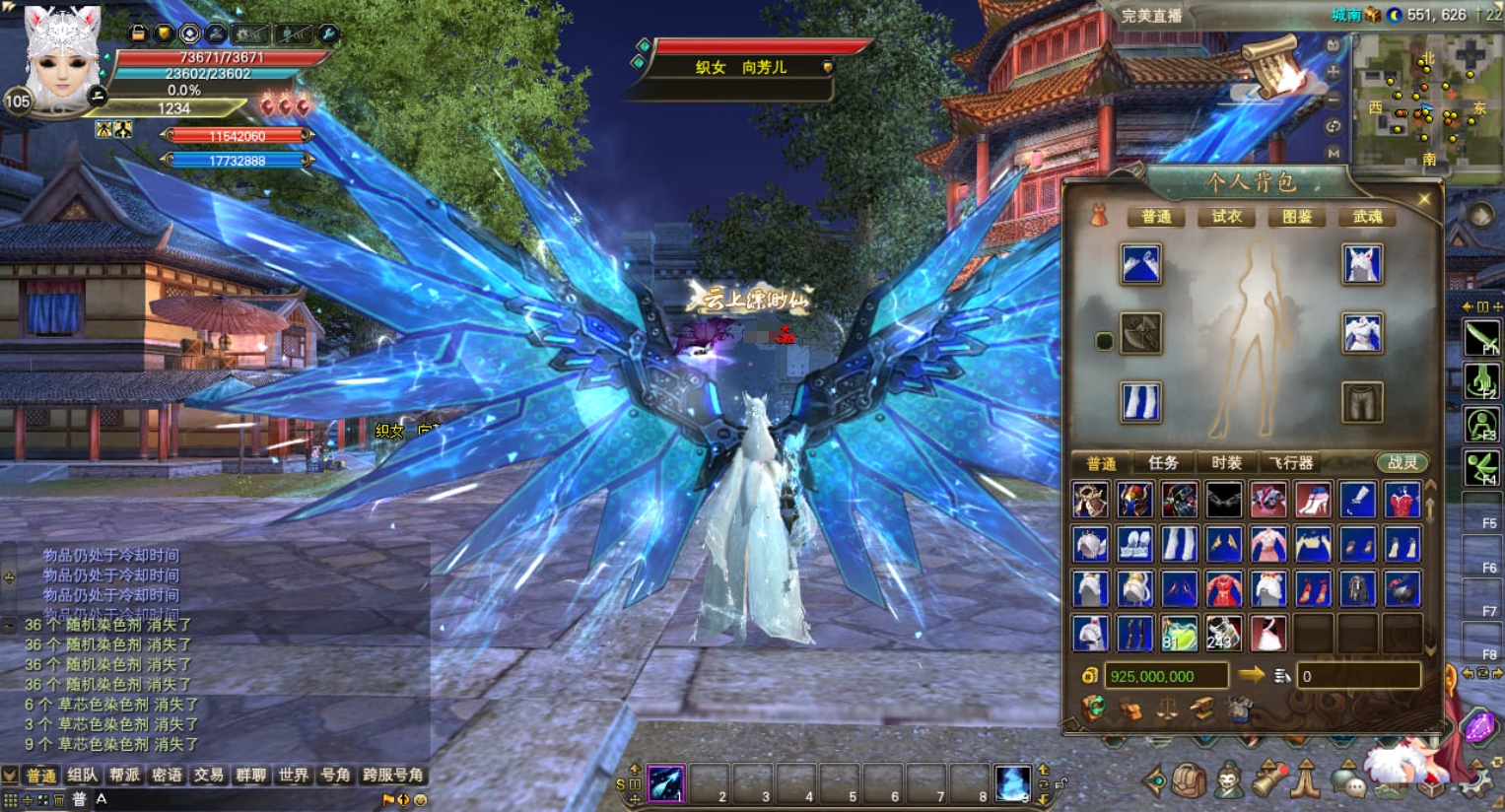The width and height of the screenshot is (1505, 812).
Task: Pick the green potion stack of 81
Action: pos(1179,634)
